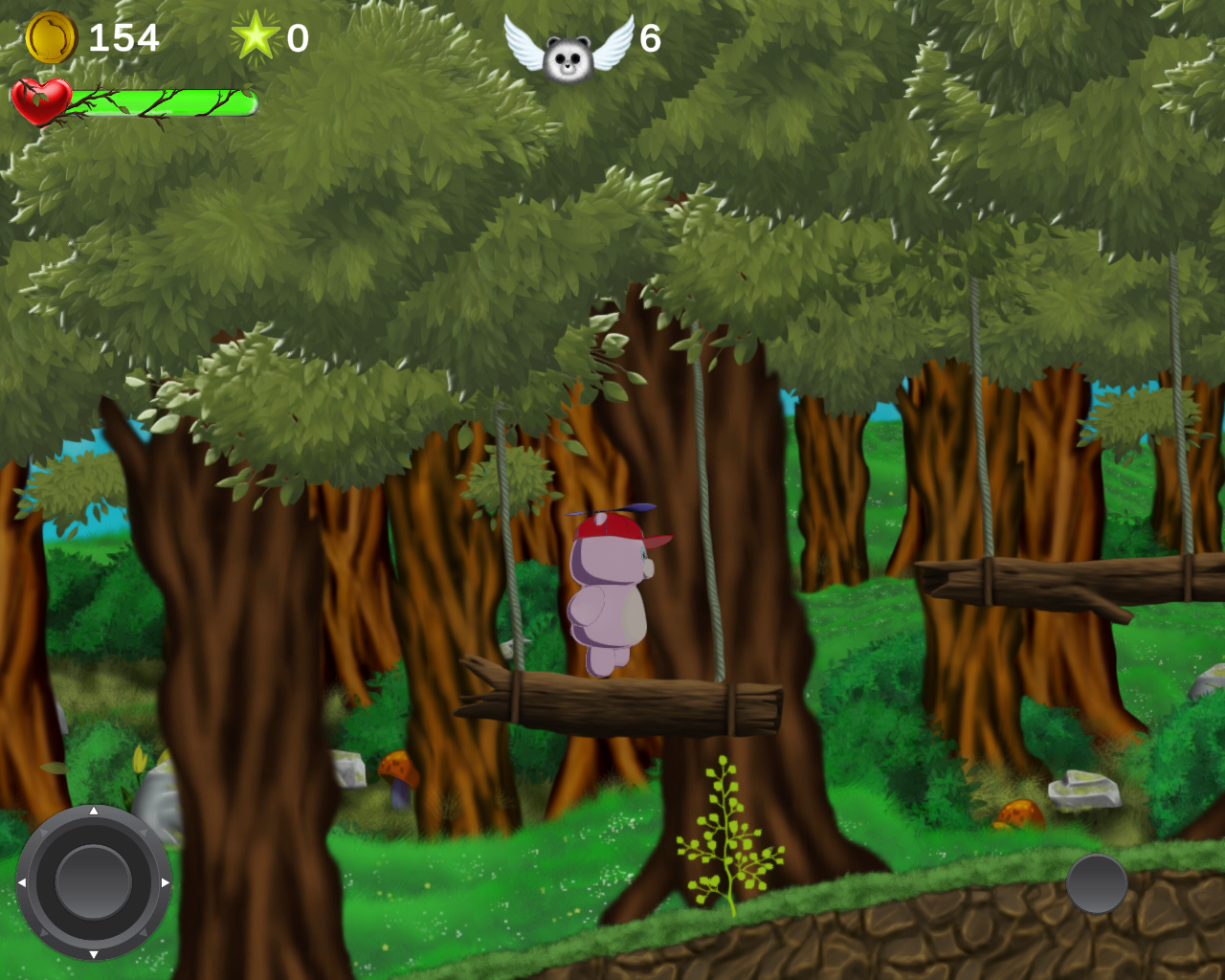Click the red heart health icon
Viewport: 1225px width, 980px height.
pyautogui.click(x=42, y=99)
